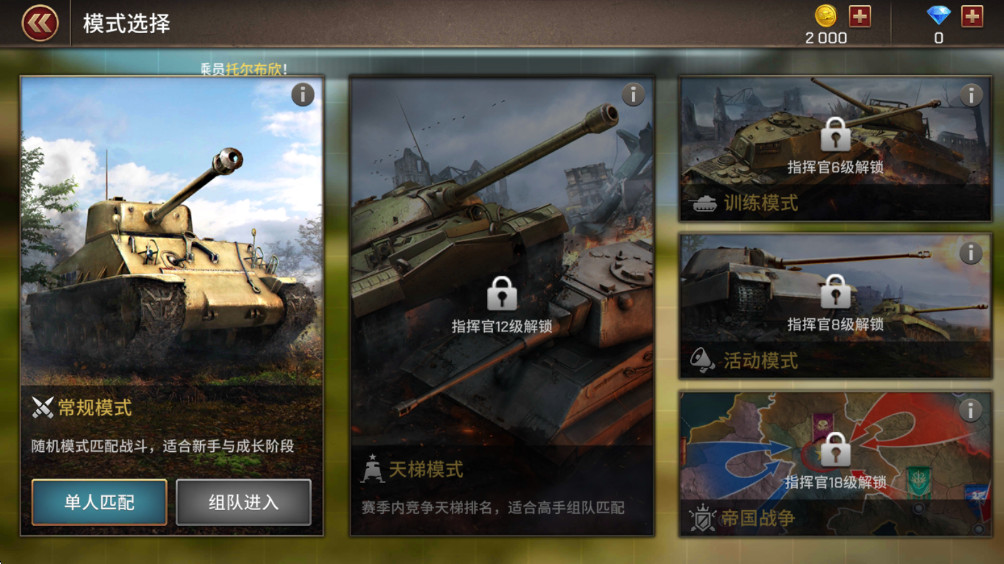The width and height of the screenshot is (1004, 564).
Task: Select the locked event mode card
Action: point(835,307)
